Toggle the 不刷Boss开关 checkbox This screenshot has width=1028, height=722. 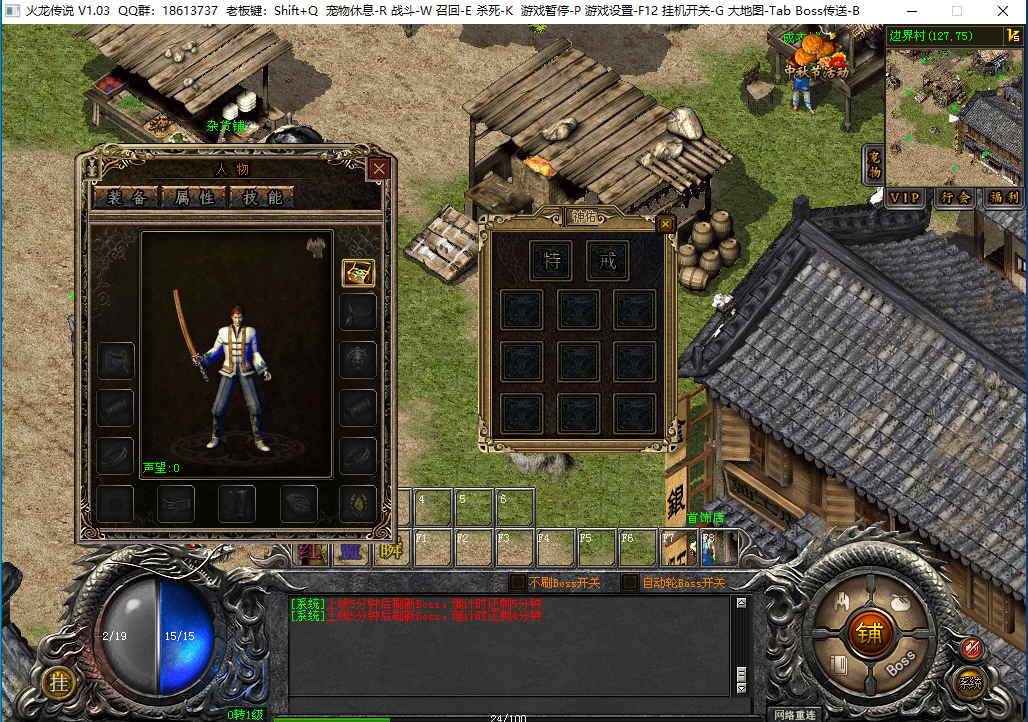point(517,582)
